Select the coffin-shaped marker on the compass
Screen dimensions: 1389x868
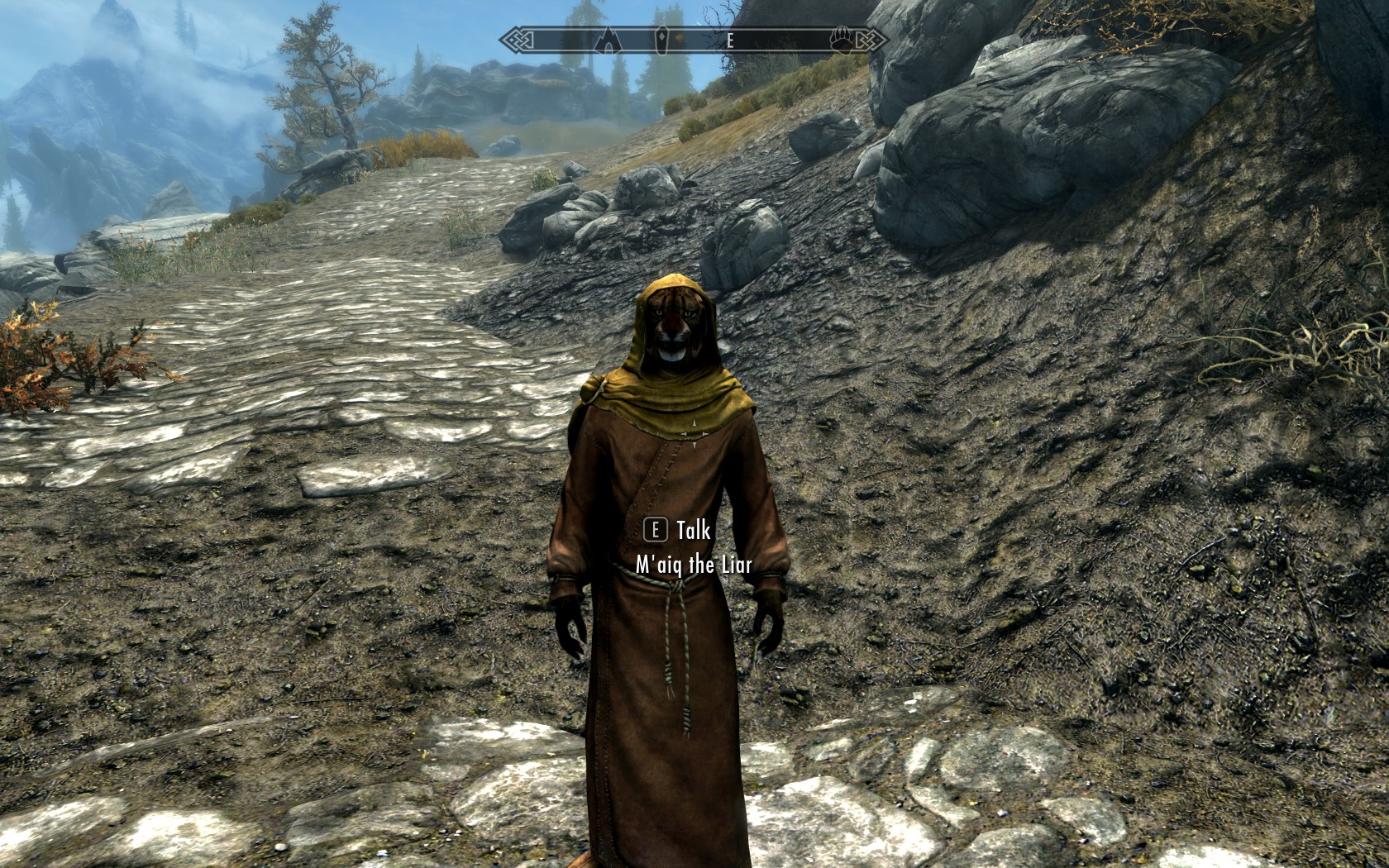[662, 40]
